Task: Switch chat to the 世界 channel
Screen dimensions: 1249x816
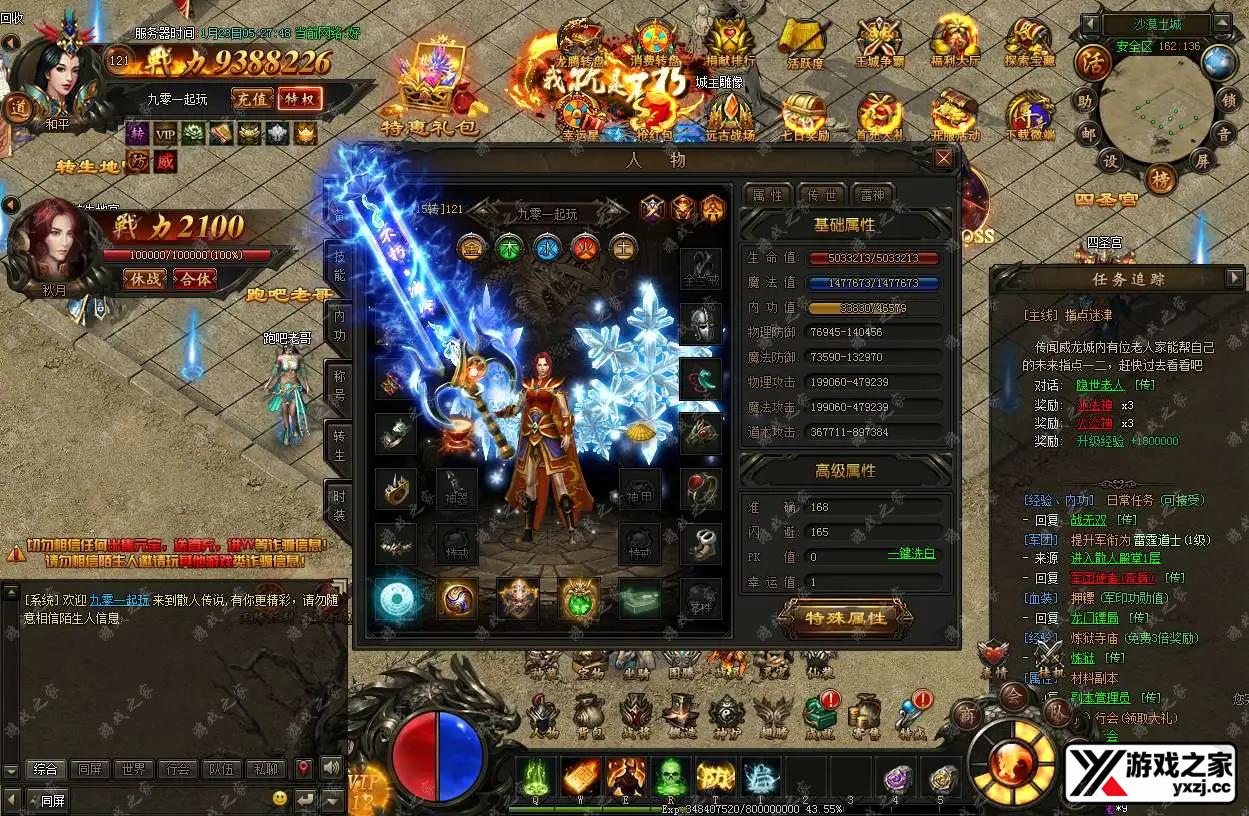Action: click(x=133, y=769)
